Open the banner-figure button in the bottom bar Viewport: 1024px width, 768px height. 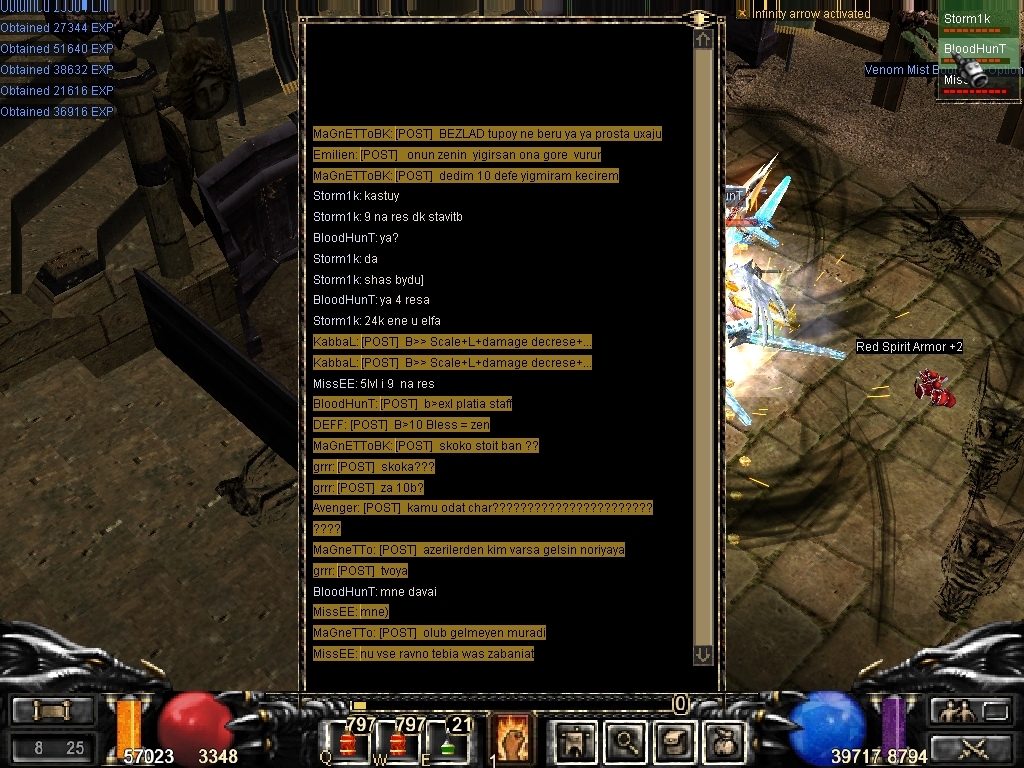pos(575,741)
